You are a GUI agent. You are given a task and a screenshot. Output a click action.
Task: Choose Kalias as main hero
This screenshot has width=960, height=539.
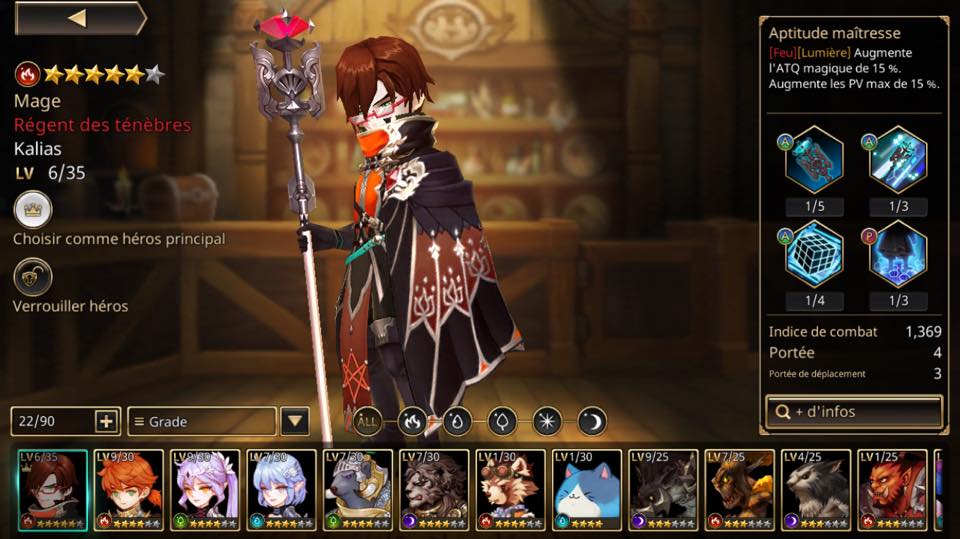point(32,210)
